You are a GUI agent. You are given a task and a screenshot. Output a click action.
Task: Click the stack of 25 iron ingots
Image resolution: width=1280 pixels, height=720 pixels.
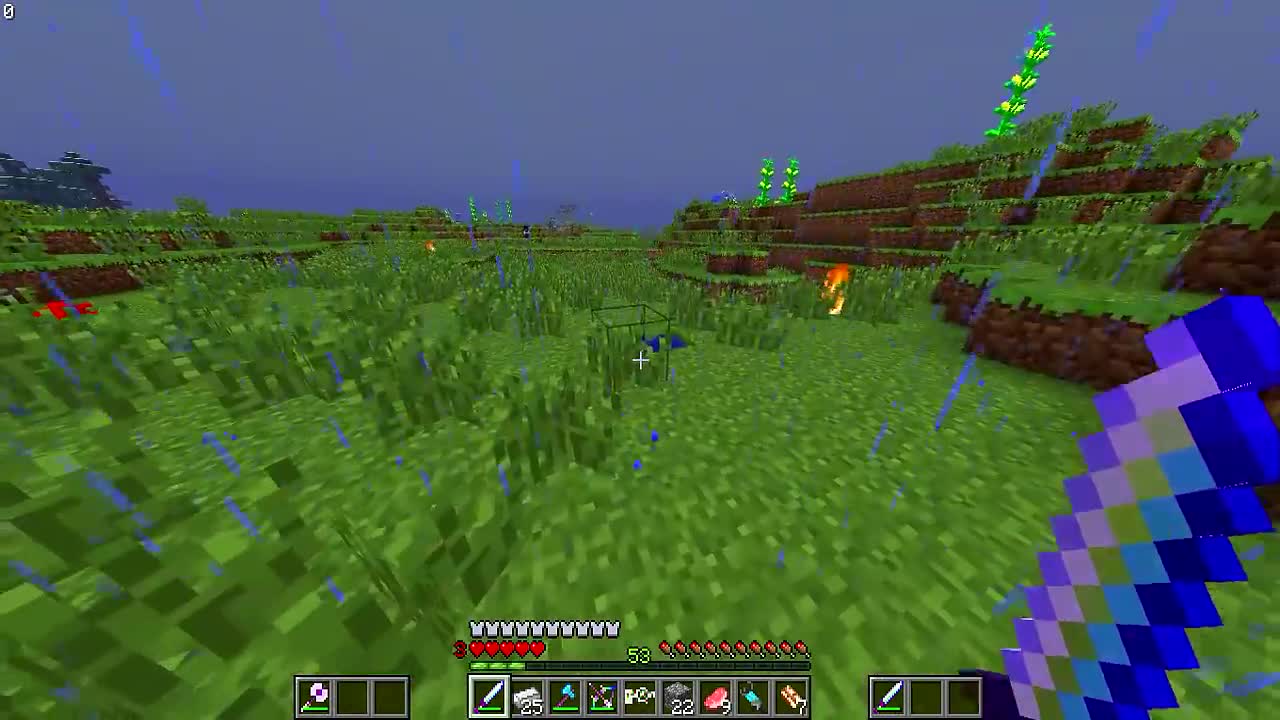(527, 695)
